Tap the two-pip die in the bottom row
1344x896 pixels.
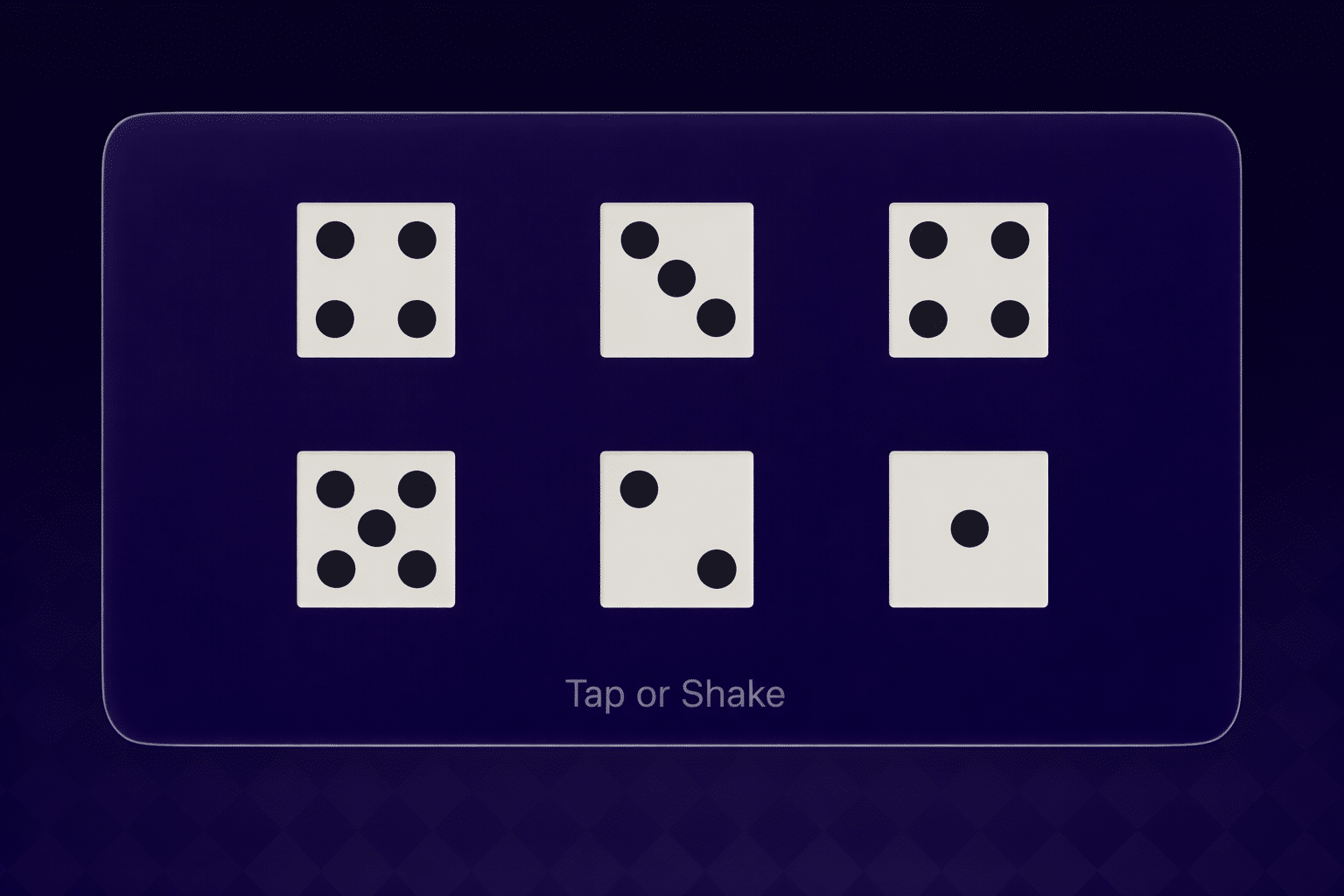pos(676,527)
